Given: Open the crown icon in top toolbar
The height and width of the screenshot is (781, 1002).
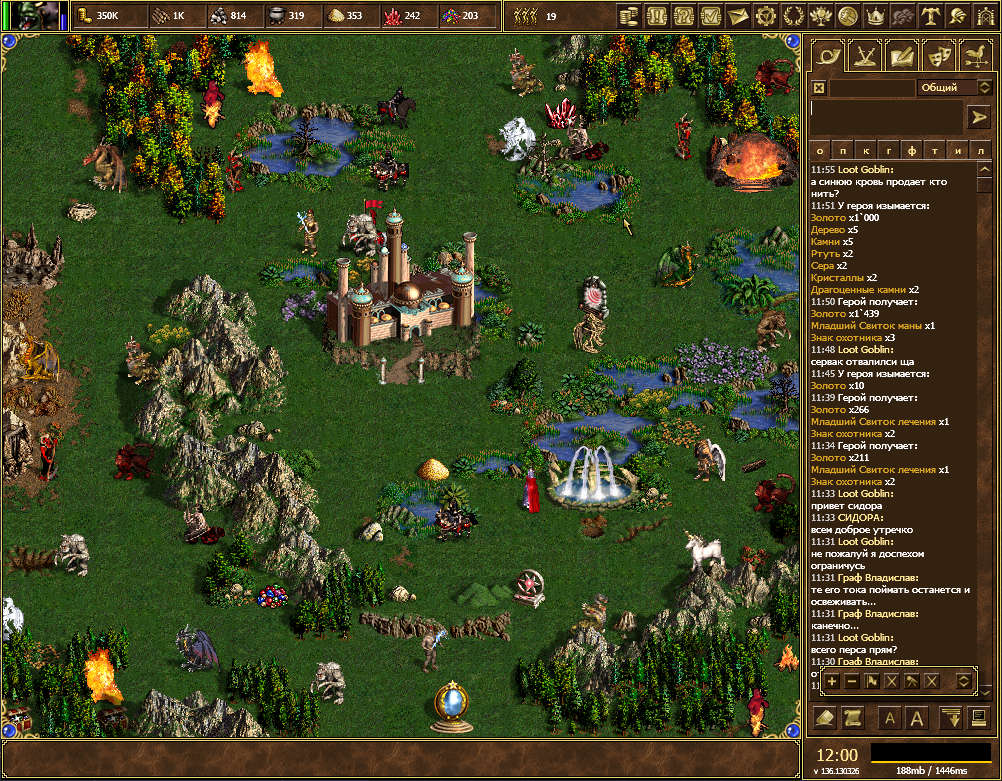Looking at the screenshot, I should (x=876, y=15).
